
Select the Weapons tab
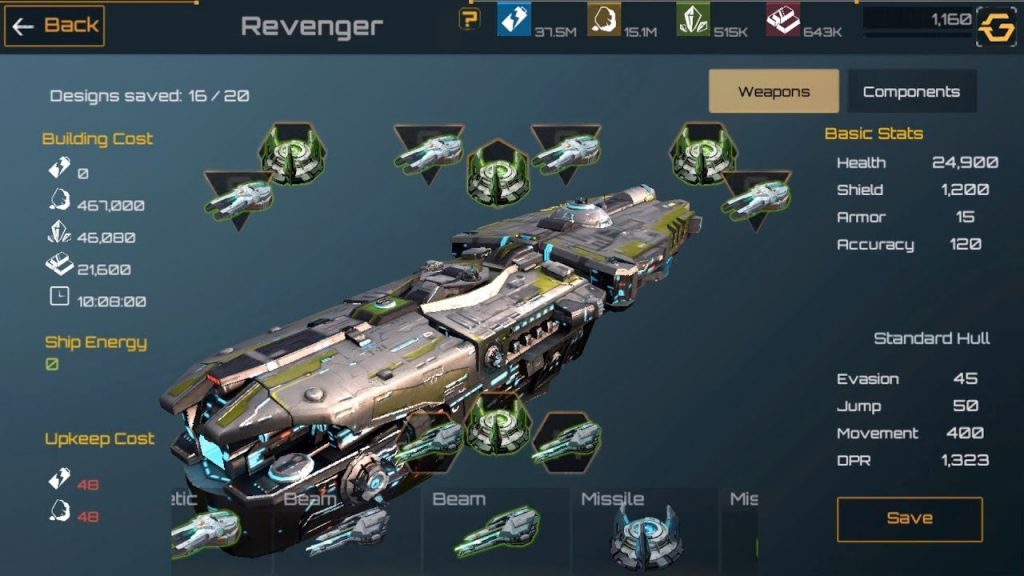(774, 92)
